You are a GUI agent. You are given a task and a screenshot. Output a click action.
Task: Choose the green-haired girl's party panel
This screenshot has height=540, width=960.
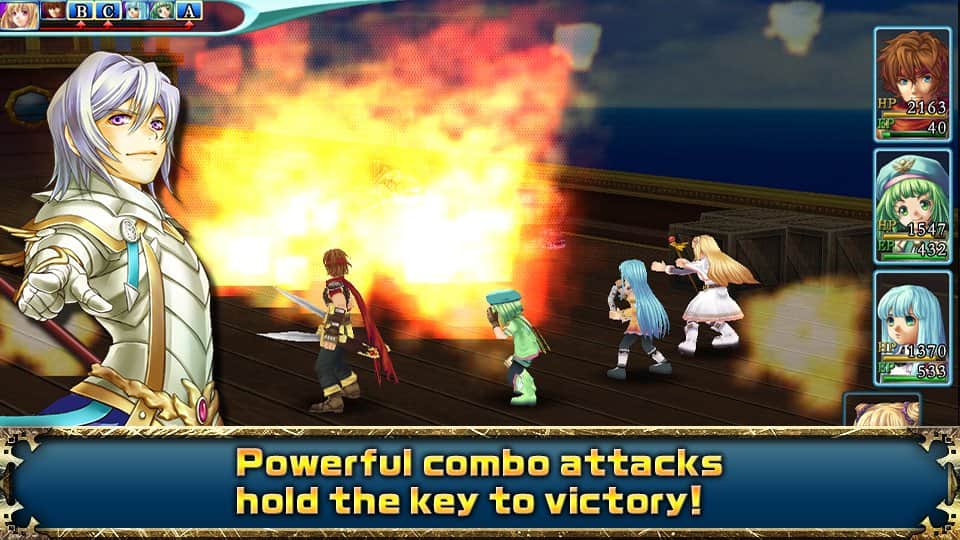911,207
